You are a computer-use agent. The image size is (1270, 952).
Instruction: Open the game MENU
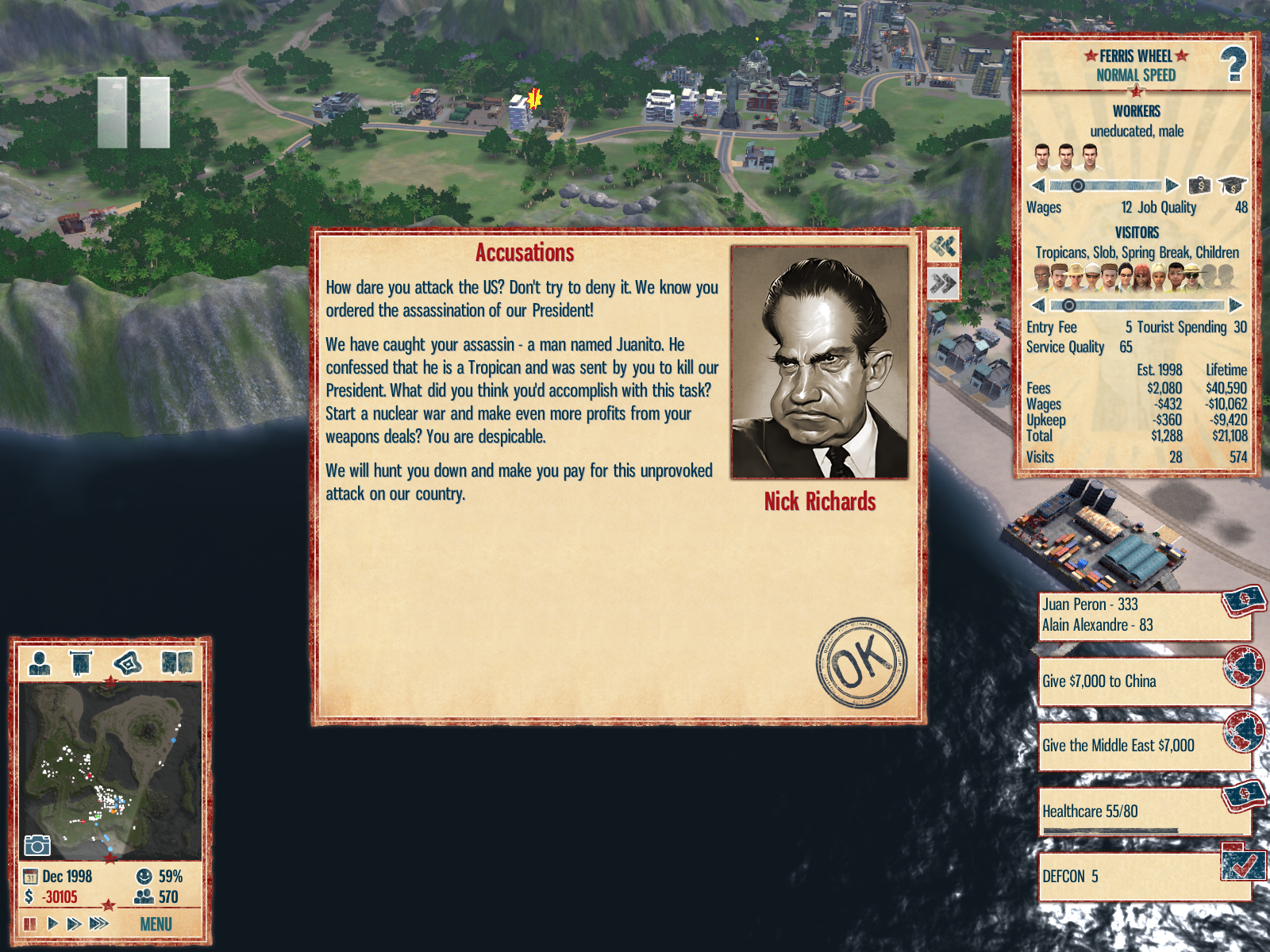tap(156, 924)
